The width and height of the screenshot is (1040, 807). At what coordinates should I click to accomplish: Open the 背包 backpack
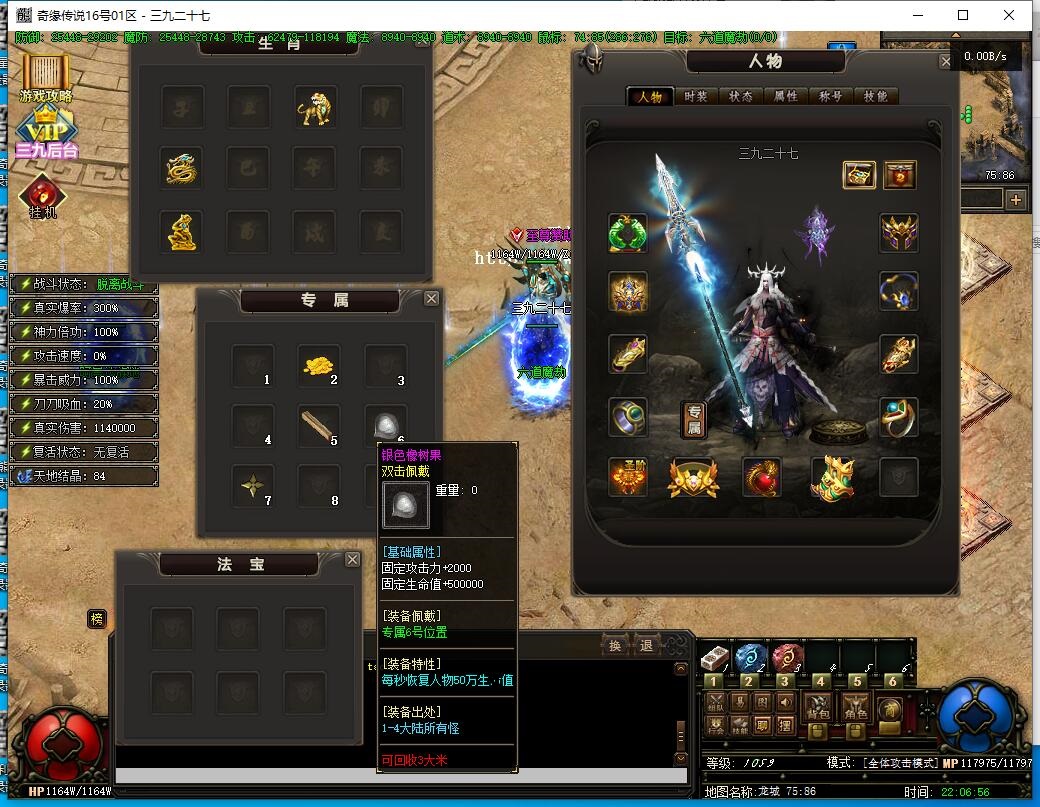(818, 707)
